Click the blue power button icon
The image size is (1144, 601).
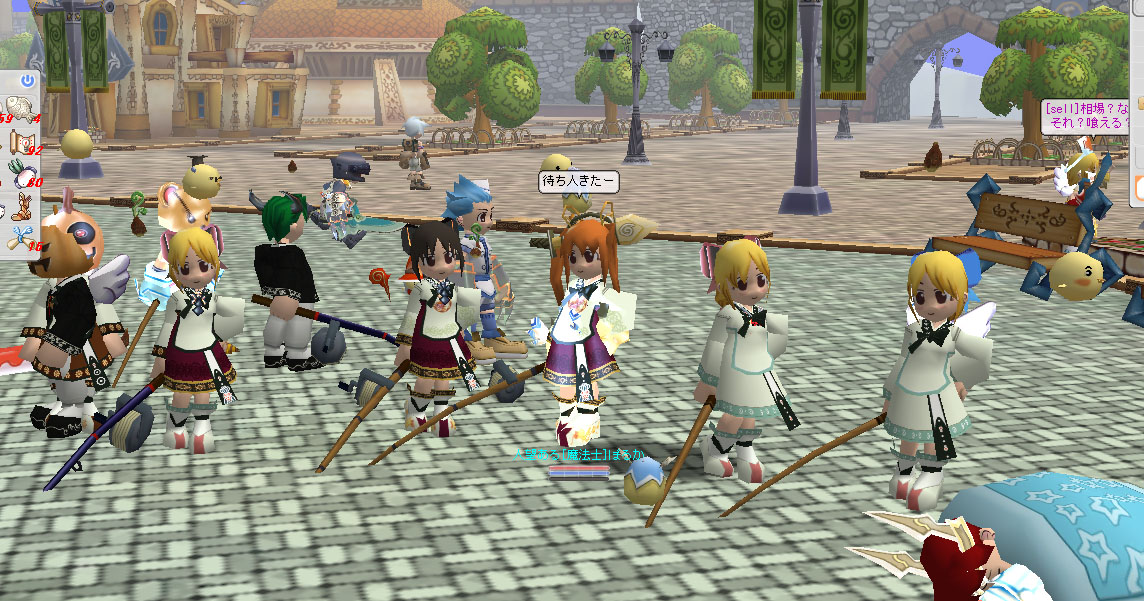coord(27,79)
